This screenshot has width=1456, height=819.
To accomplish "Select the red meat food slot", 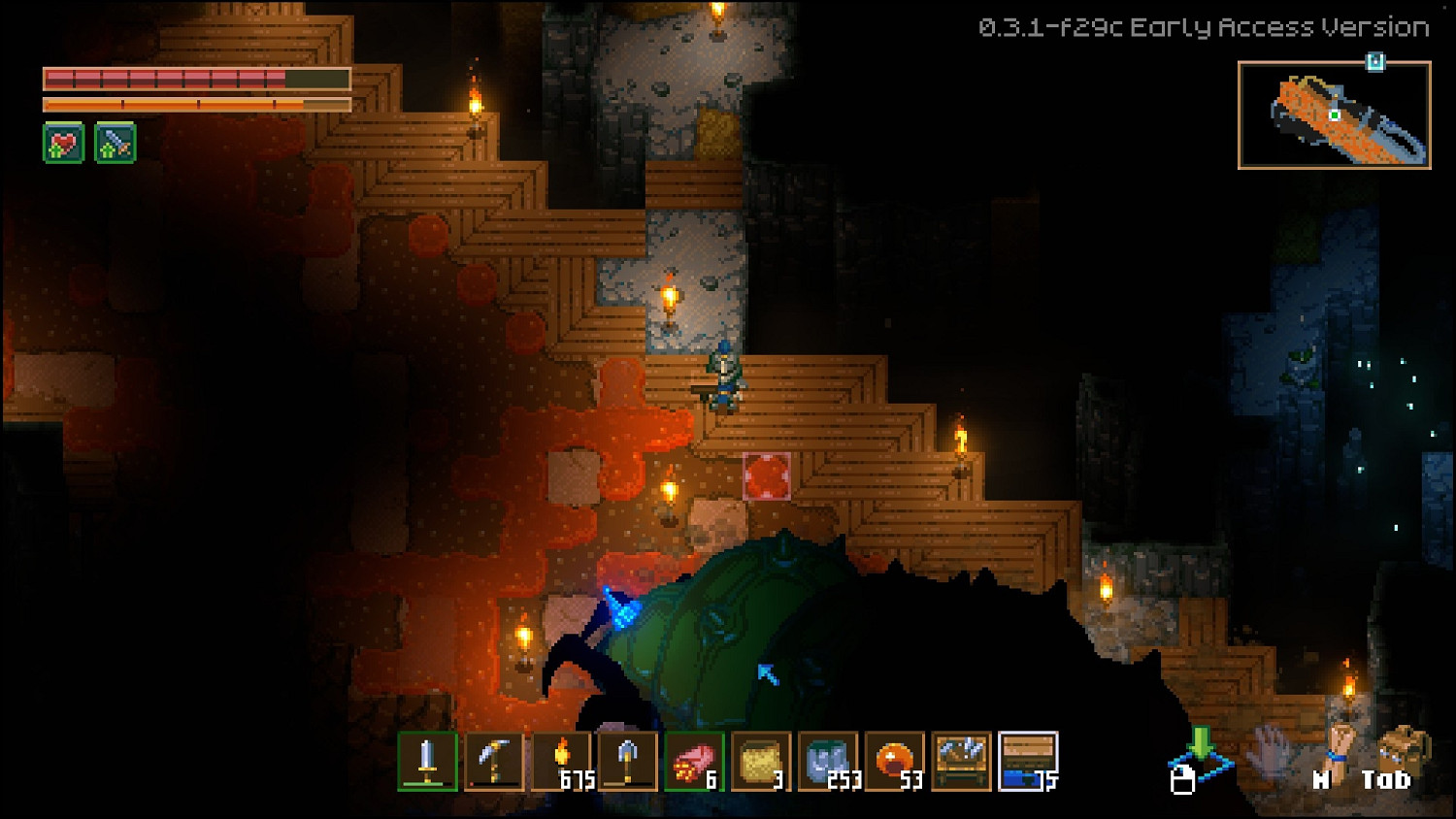I will [x=694, y=762].
